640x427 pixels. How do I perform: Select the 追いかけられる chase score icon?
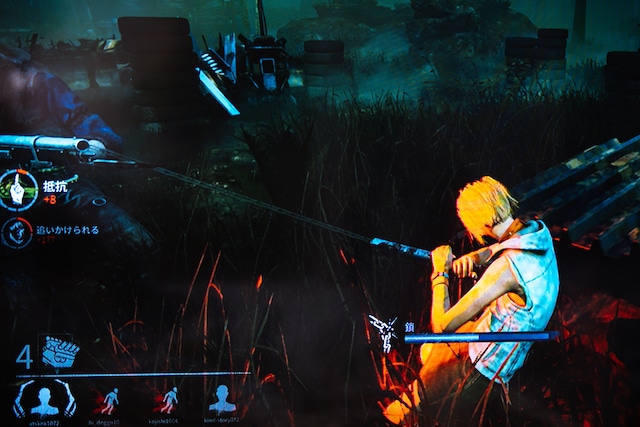point(16,233)
